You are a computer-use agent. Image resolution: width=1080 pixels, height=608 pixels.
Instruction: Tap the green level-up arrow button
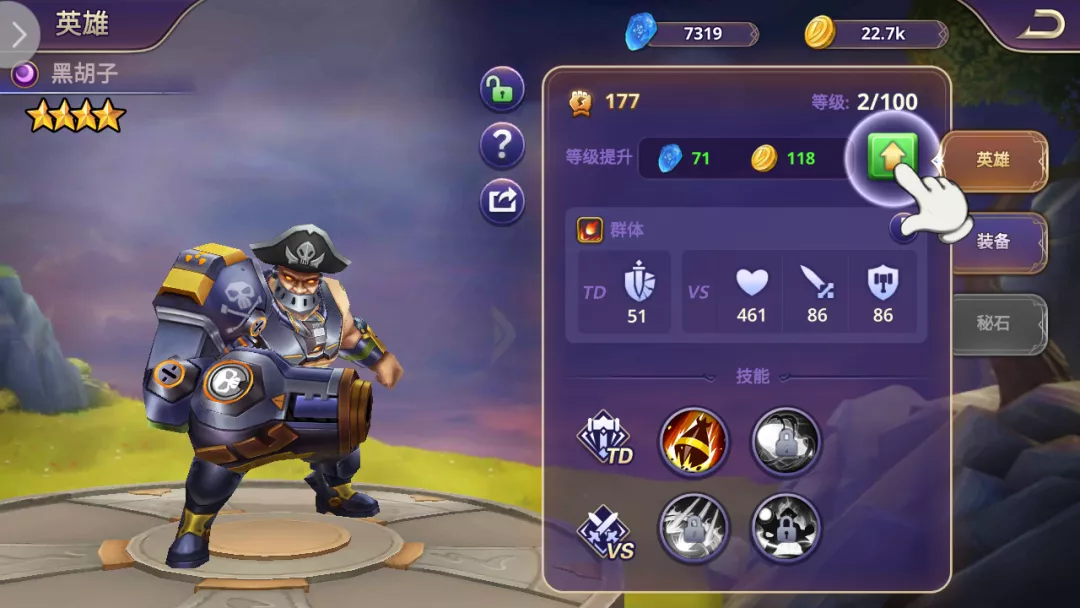(892, 157)
